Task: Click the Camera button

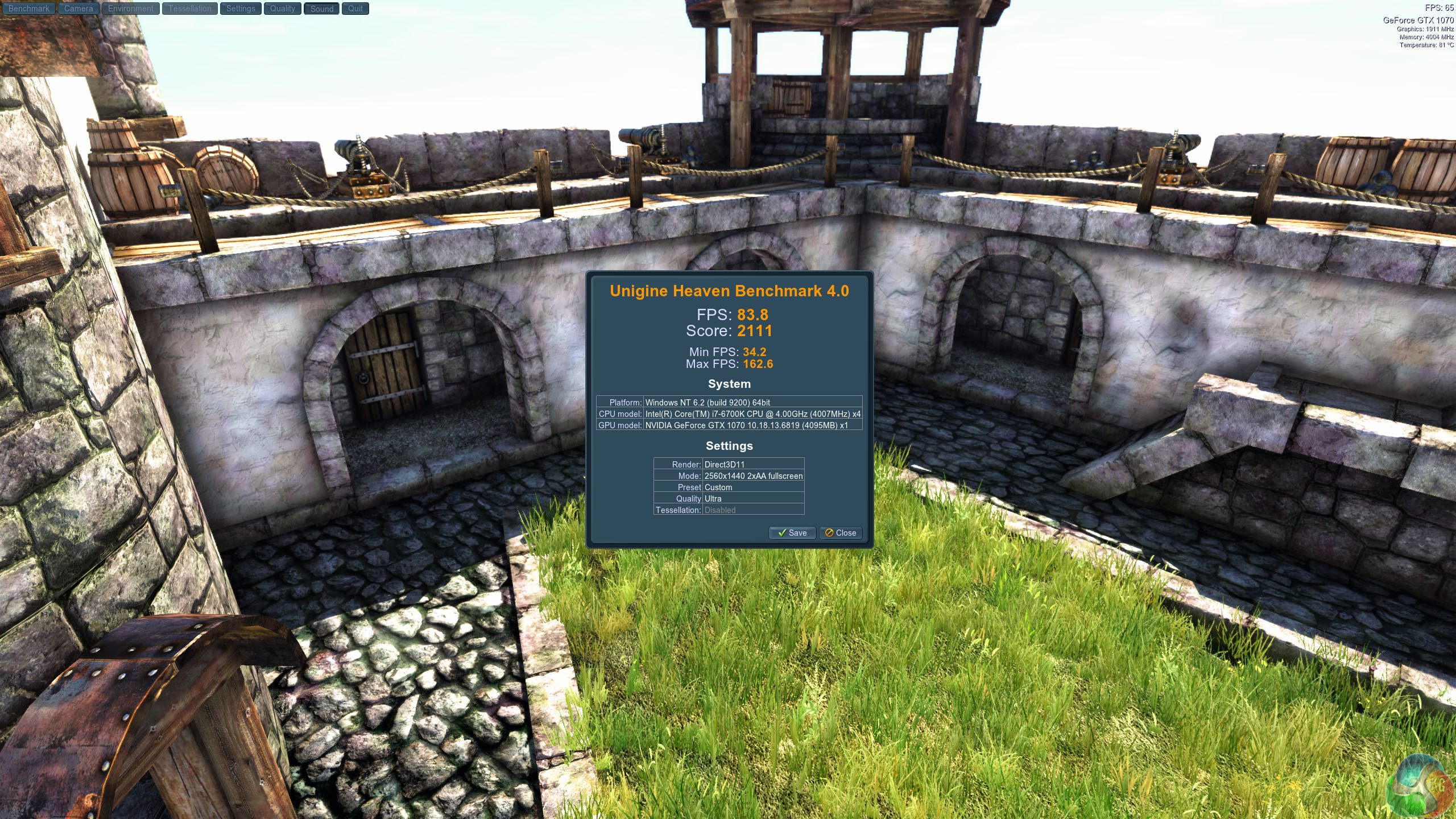Action: (x=78, y=9)
